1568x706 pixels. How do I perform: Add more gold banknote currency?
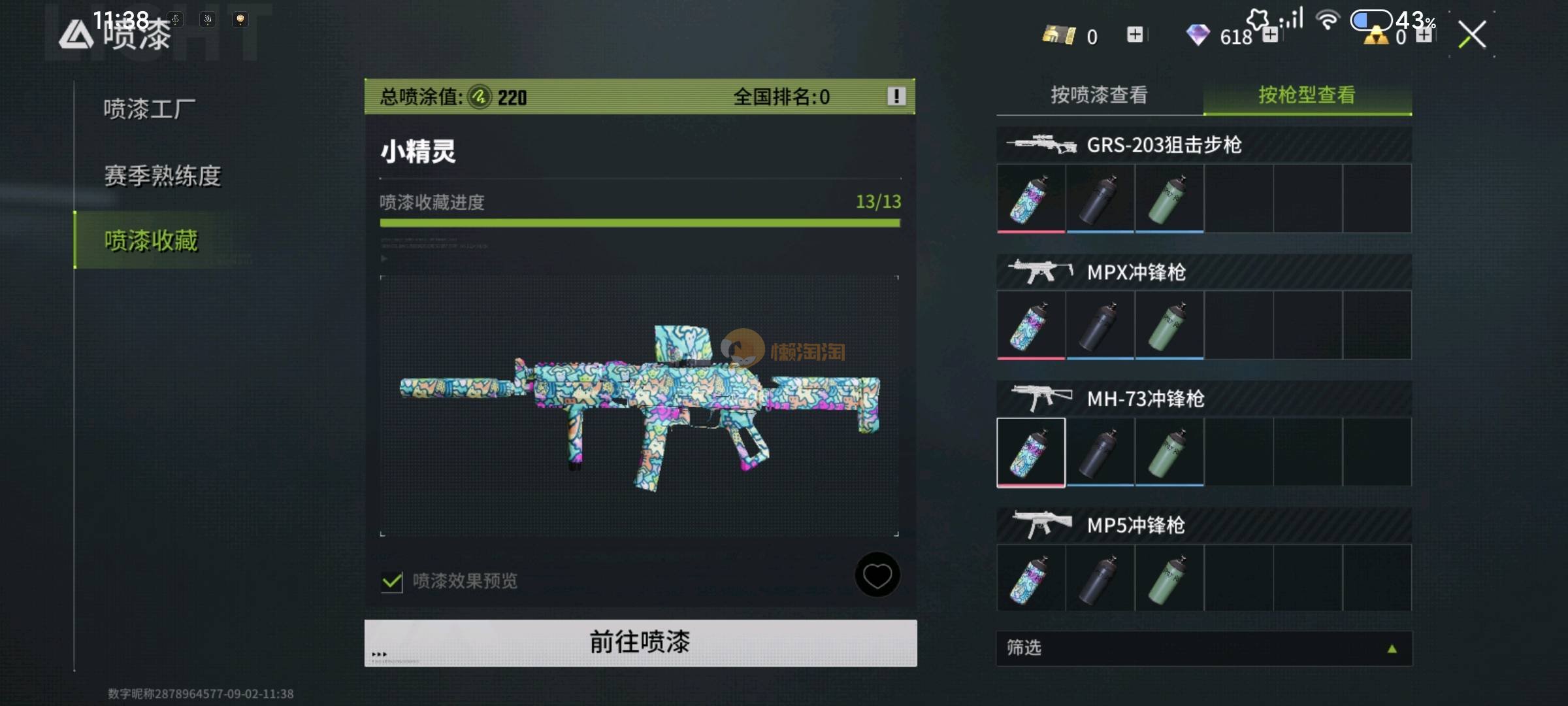click(1135, 35)
